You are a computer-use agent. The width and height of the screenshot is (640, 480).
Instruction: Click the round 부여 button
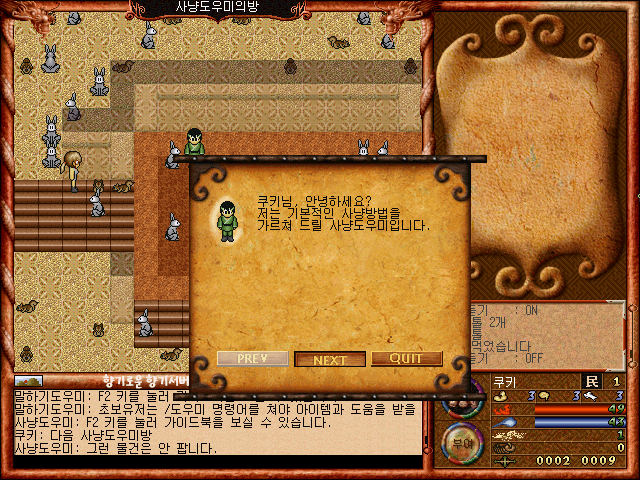463,438
